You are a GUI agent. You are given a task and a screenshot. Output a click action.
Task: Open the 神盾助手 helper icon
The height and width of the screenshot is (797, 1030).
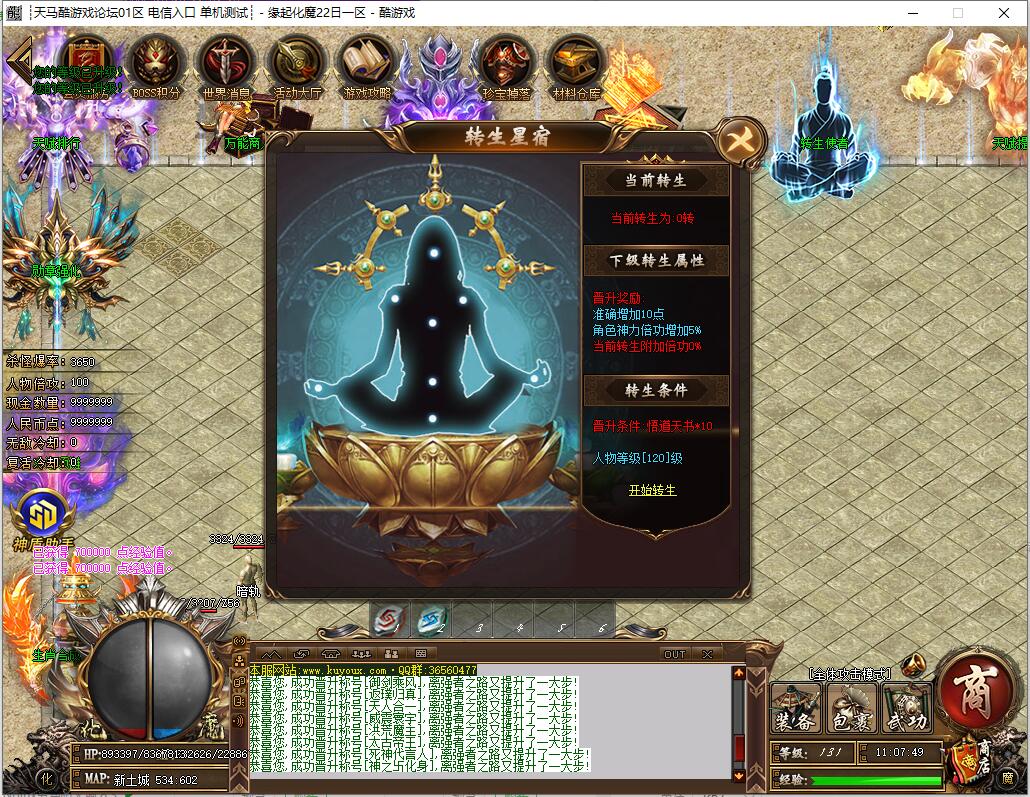pyautogui.click(x=43, y=515)
